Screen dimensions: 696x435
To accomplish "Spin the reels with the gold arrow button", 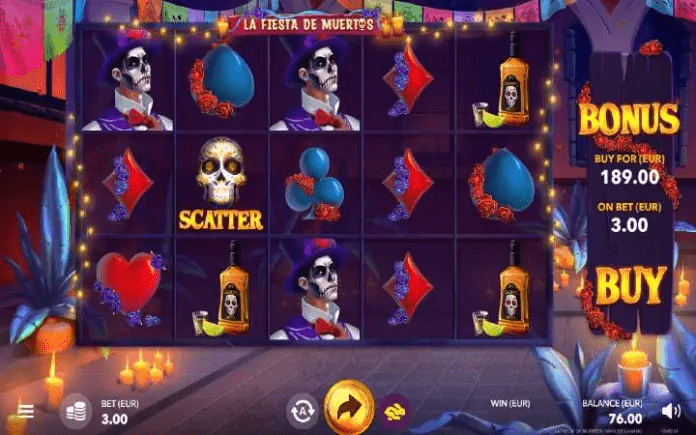I will coord(349,408).
